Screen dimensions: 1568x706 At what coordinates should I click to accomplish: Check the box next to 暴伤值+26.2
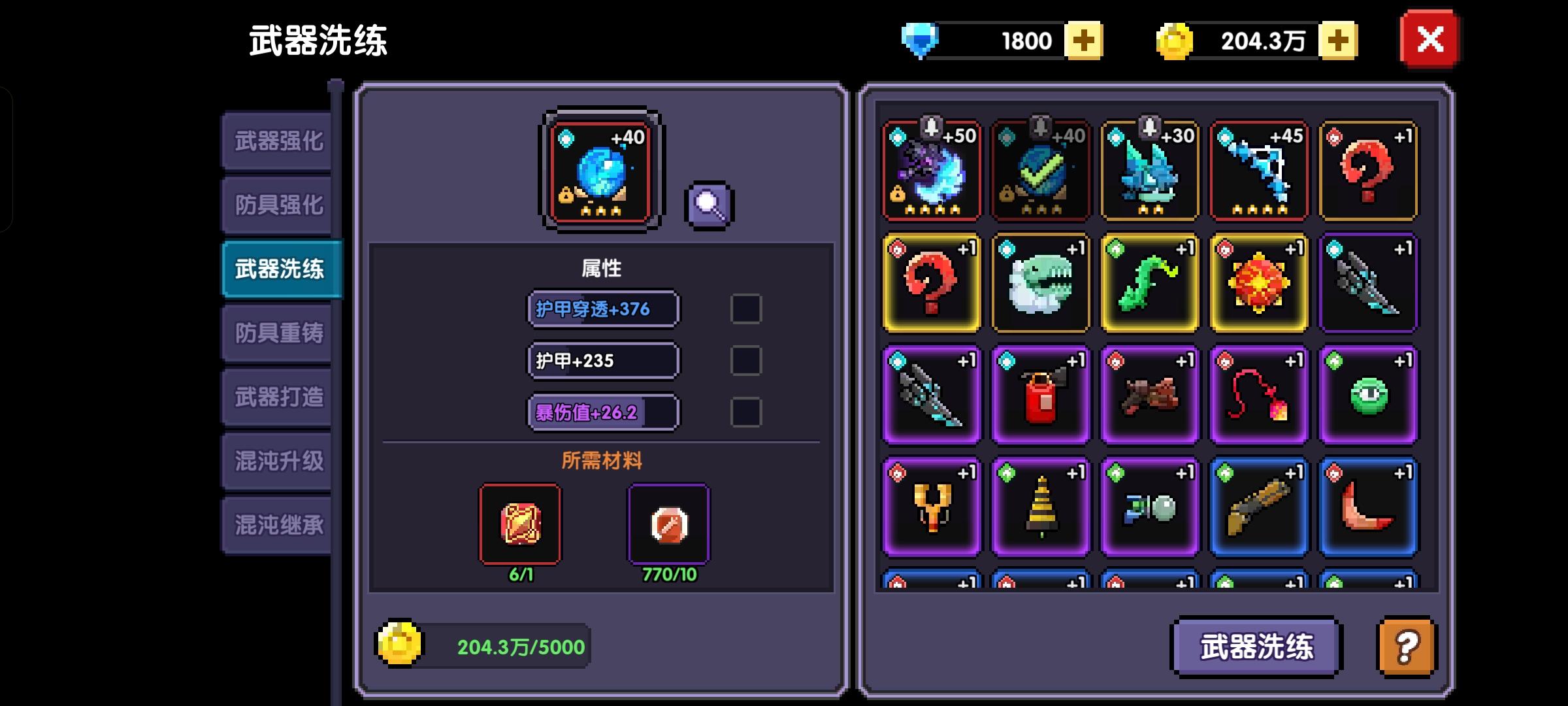pos(745,412)
